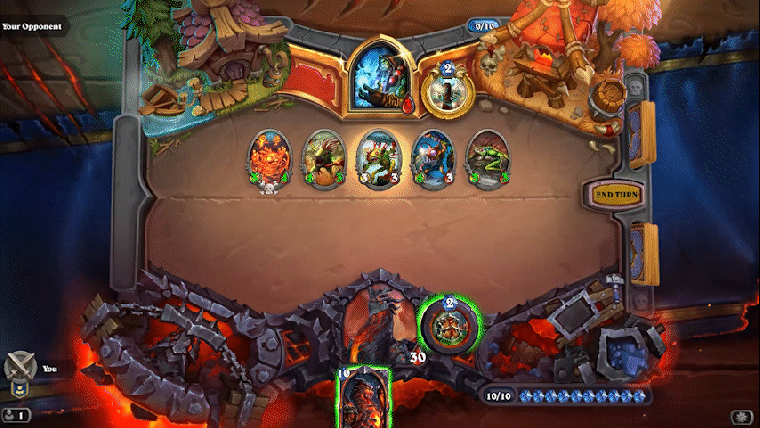Choose the green lizard minion
The width and height of the screenshot is (760, 428).
click(485, 158)
